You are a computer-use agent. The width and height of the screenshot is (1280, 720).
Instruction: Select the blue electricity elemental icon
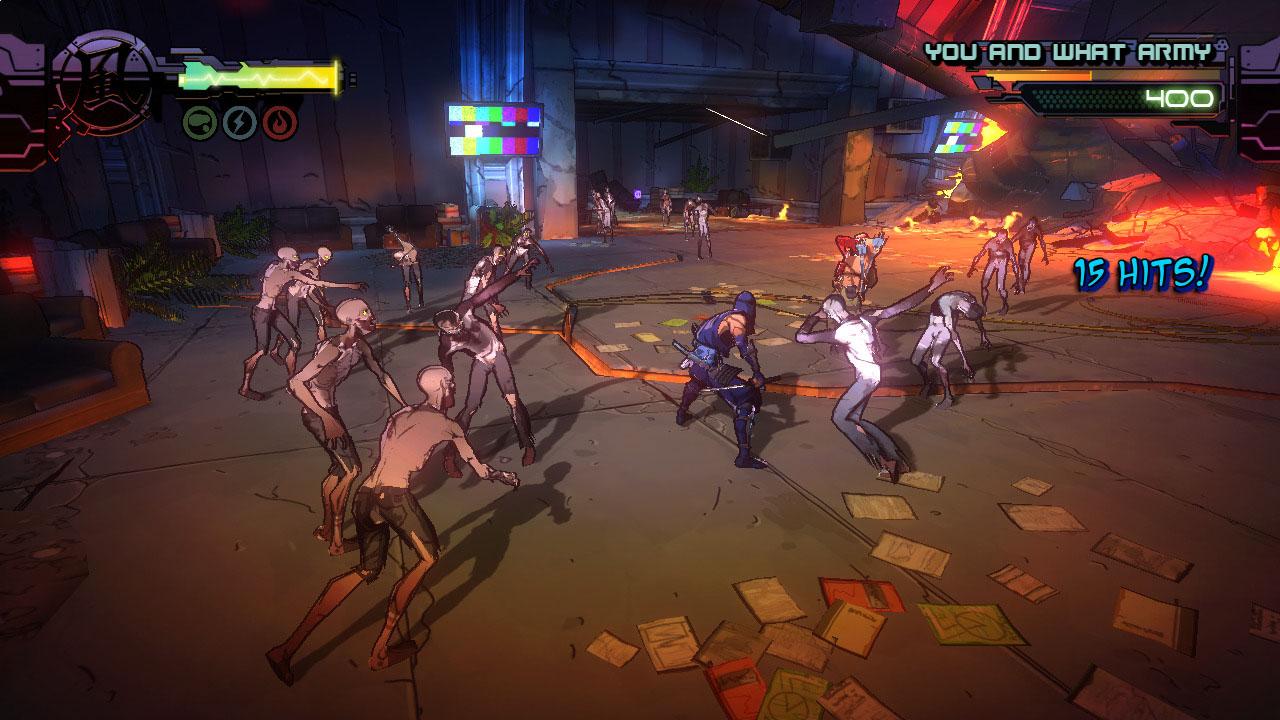coord(239,122)
